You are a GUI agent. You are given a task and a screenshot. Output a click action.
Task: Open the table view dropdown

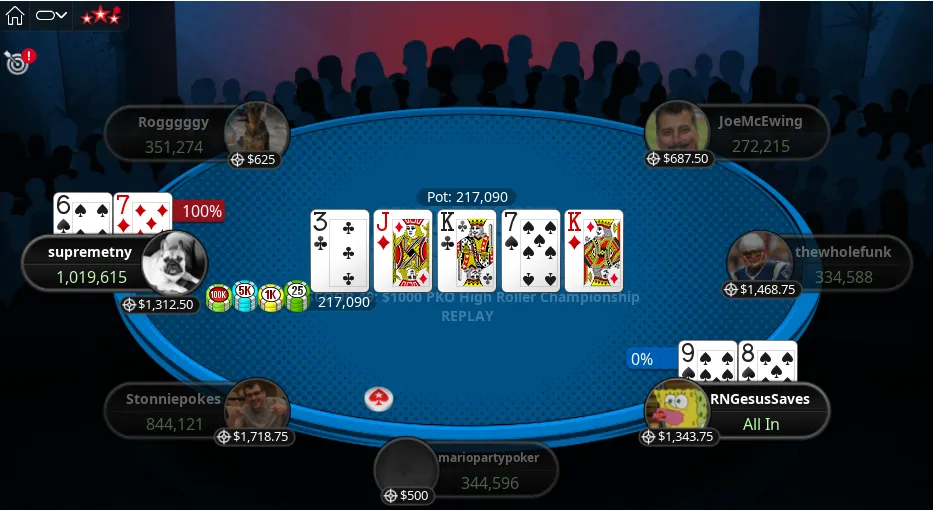[51, 15]
